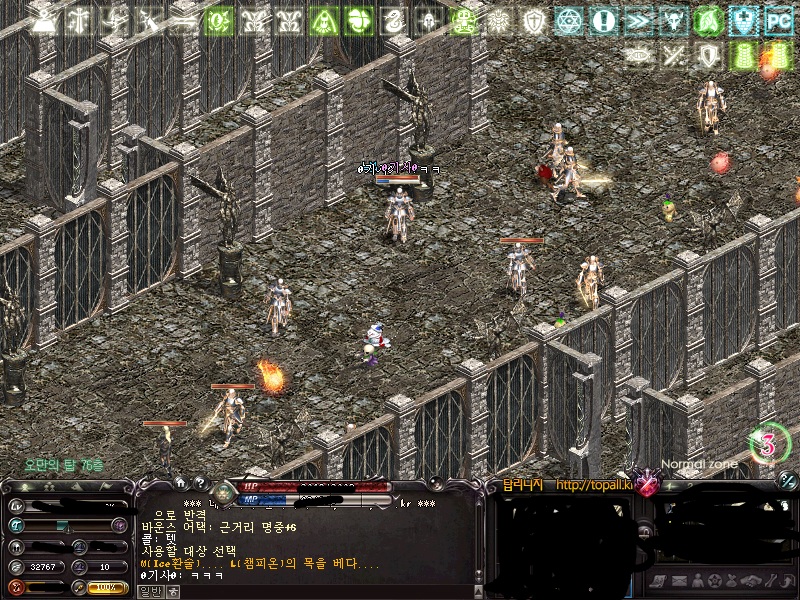Select the 일반 chat tab

click(x=148, y=591)
